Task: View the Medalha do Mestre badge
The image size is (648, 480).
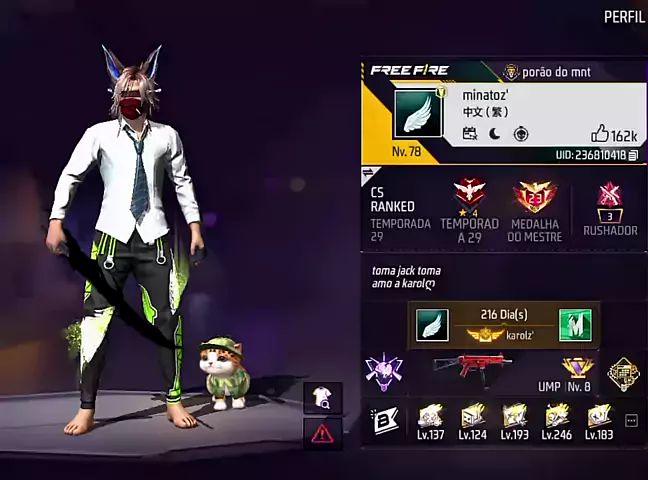Action: [535, 197]
